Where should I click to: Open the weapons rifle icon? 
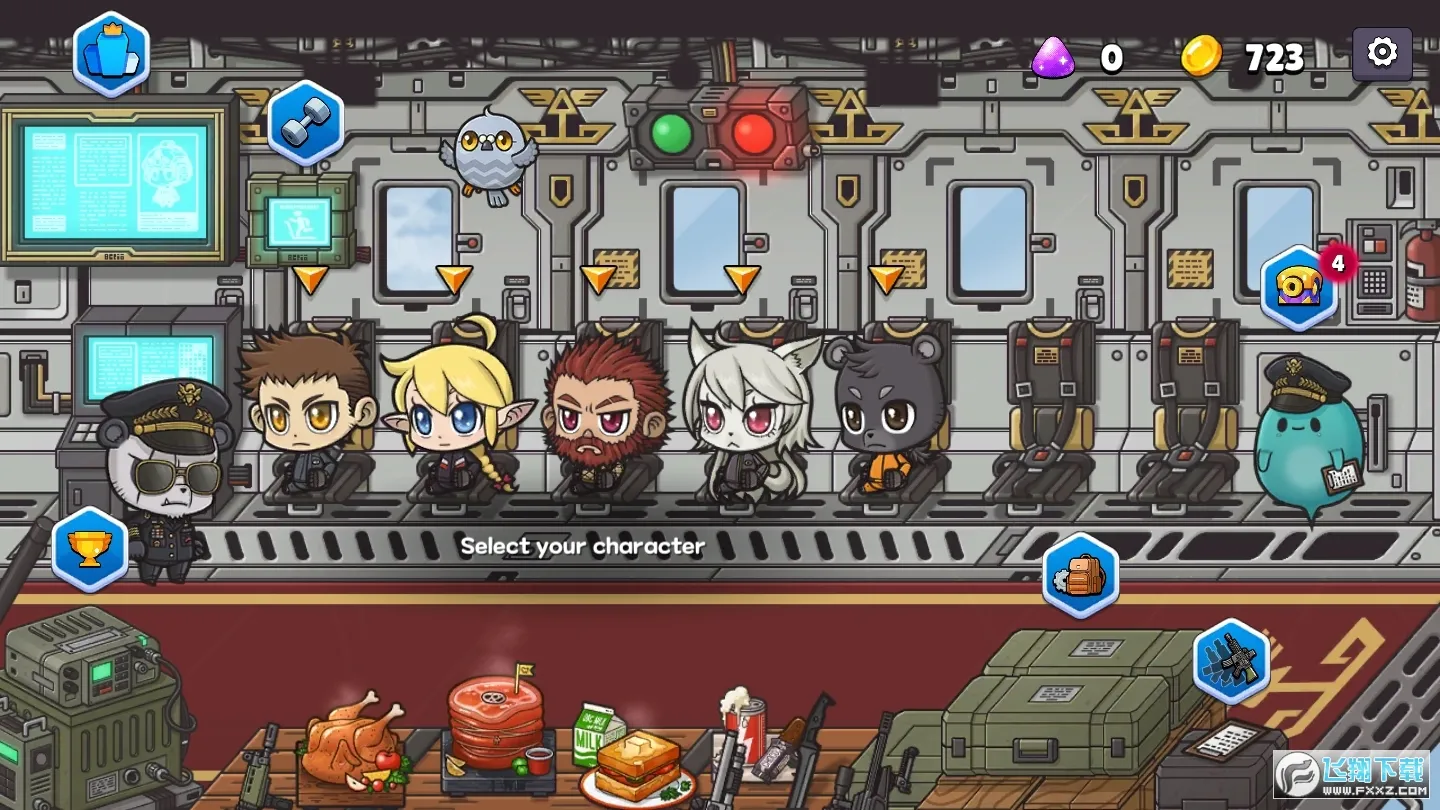pyautogui.click(x=1231, y=661)
